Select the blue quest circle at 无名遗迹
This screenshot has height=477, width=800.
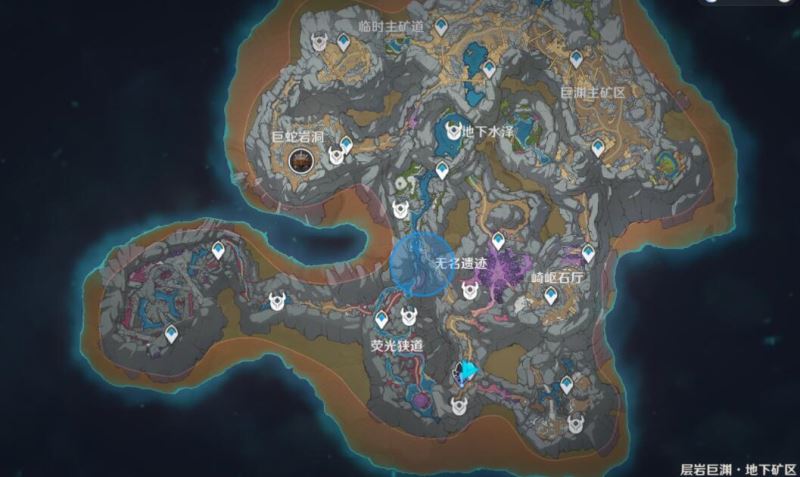pos(416,262)
